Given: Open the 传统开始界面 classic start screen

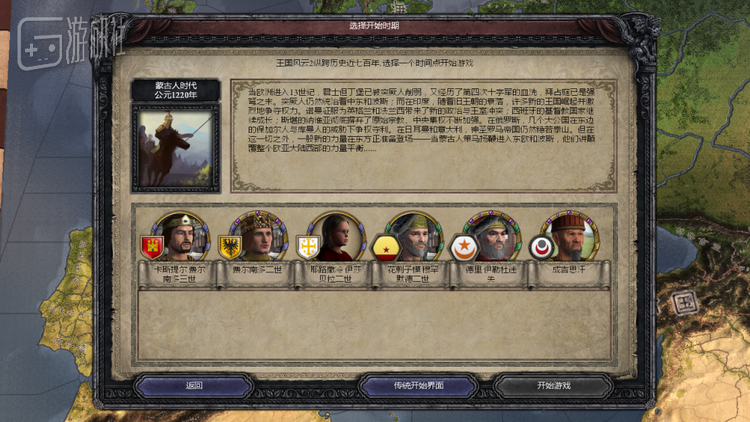Looking at the screenshot, I should 417,385.
